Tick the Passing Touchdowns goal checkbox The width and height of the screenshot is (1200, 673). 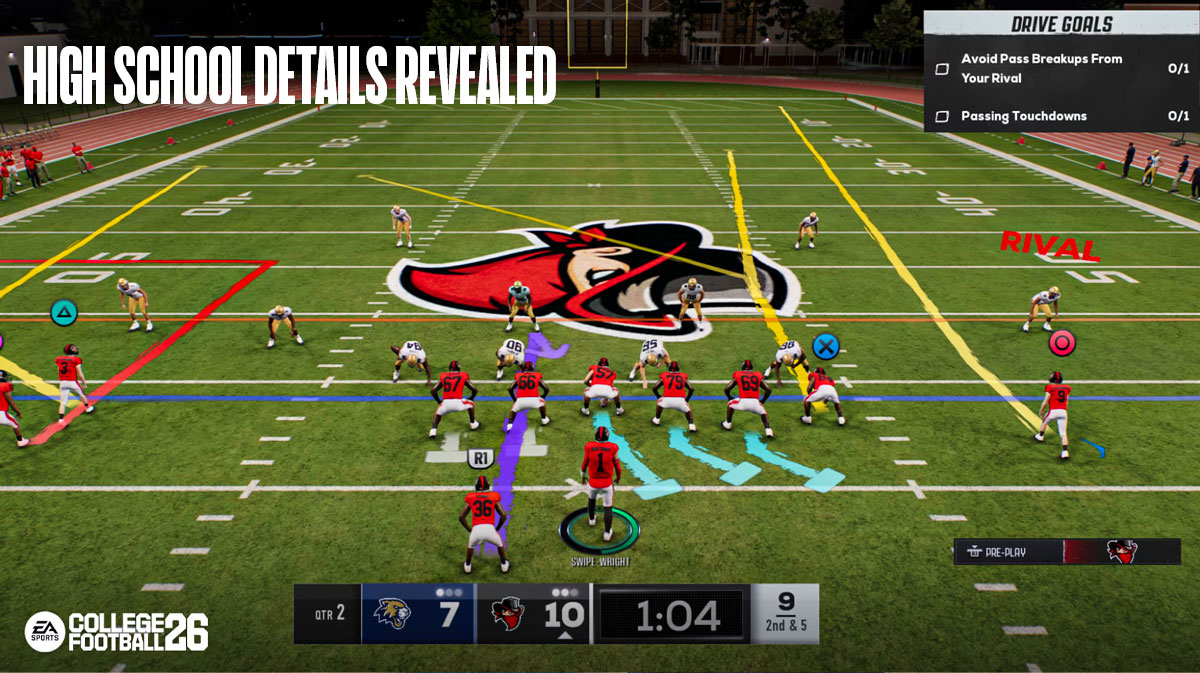[941, 117]
